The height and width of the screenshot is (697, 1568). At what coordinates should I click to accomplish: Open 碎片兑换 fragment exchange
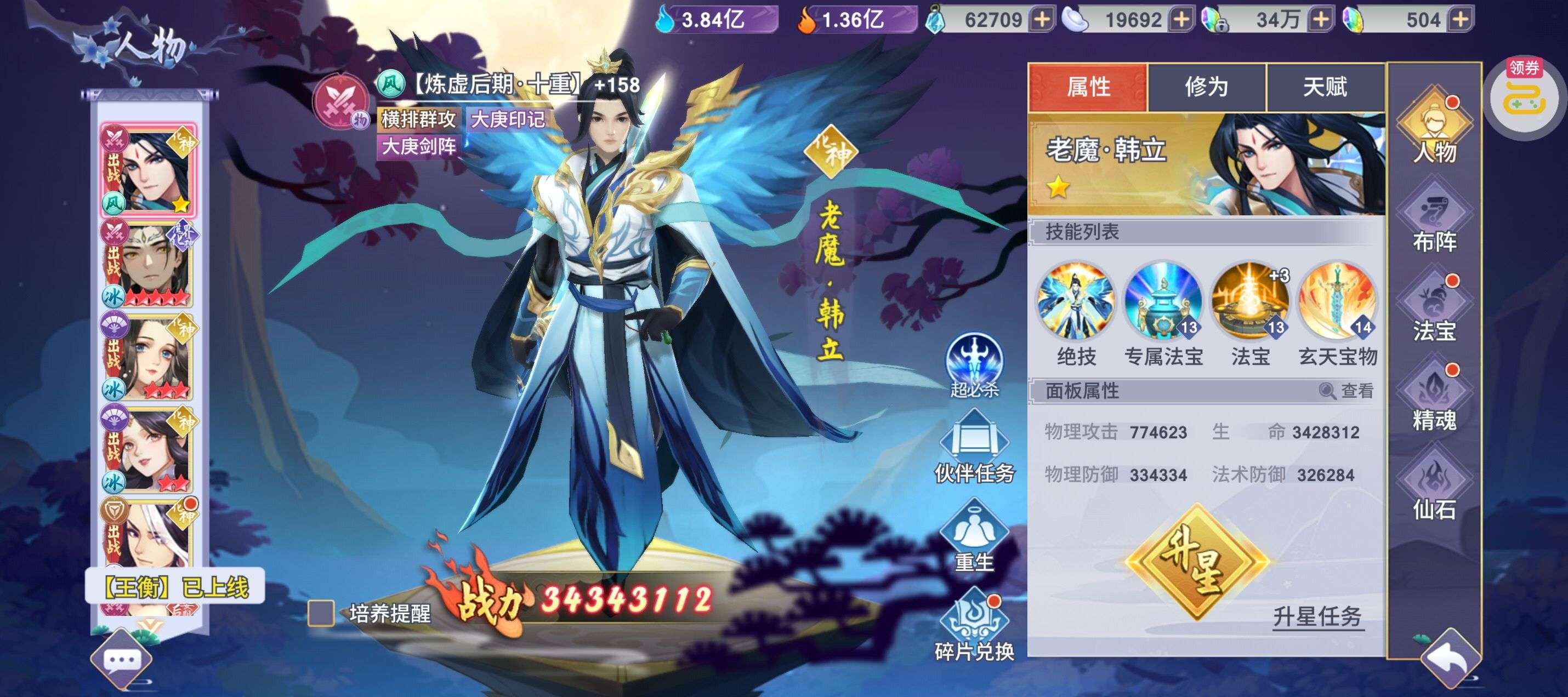[x=974, y=627]
